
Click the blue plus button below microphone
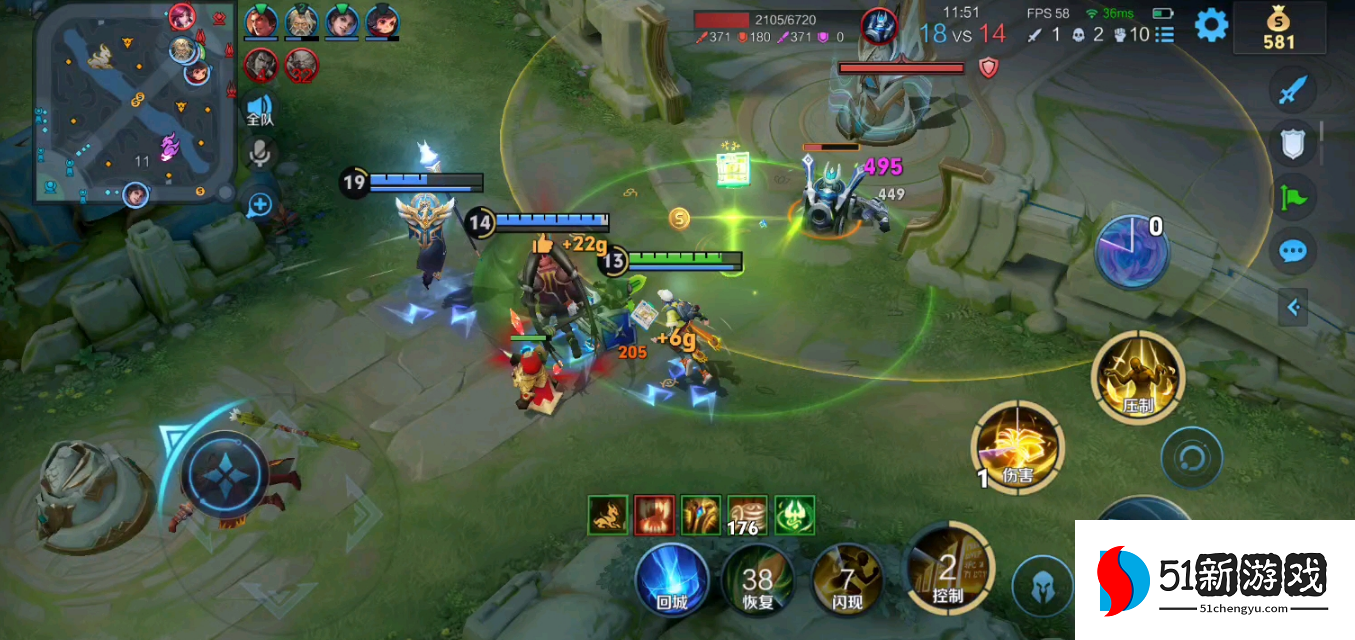(x=260, y=205)
